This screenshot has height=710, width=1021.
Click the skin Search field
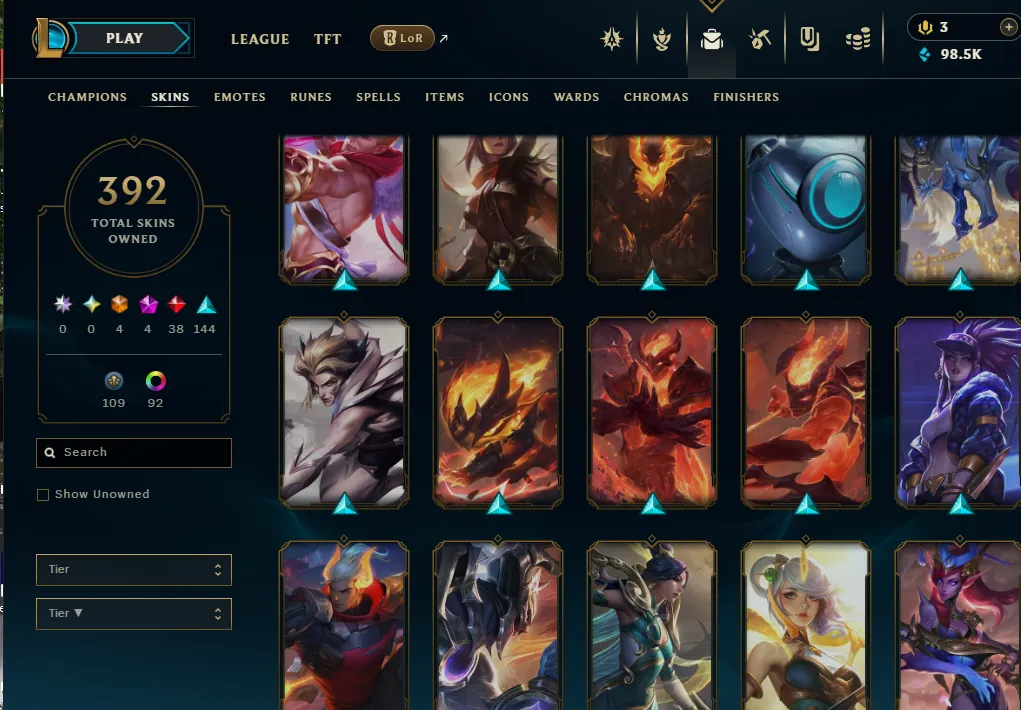[134, 453]
